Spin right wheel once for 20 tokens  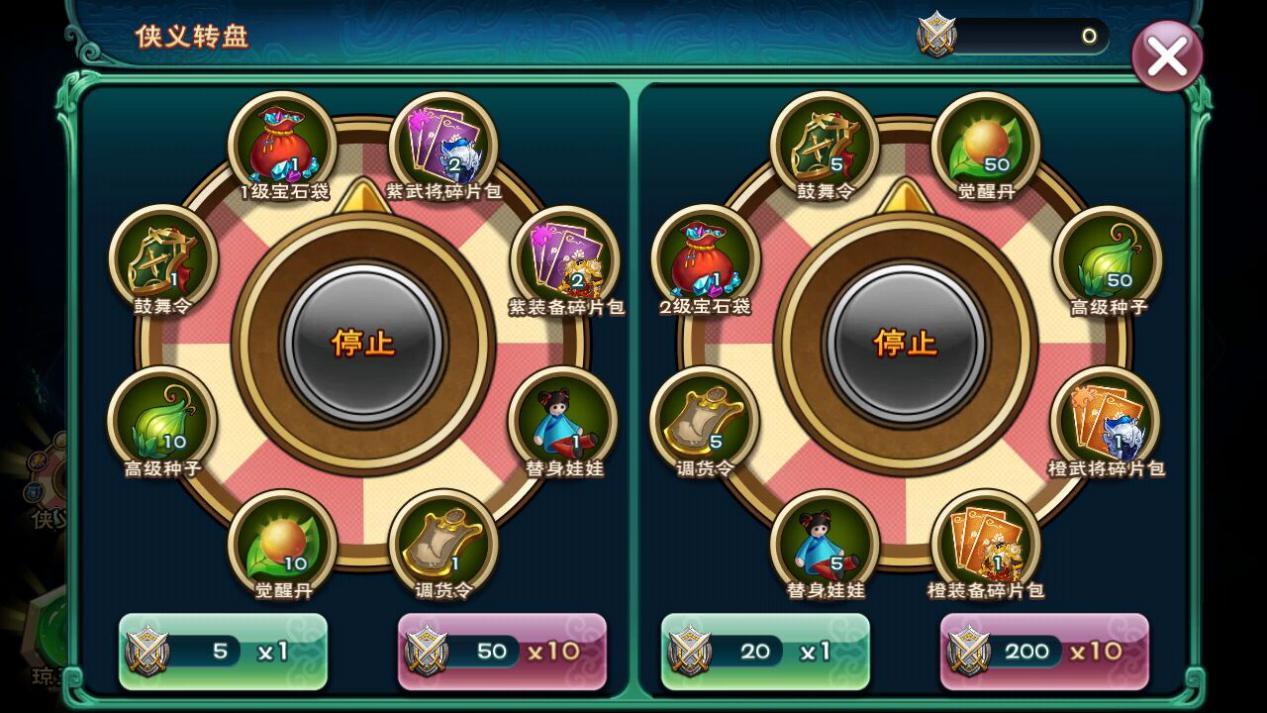pyautogui.click(x=765, y=652)
